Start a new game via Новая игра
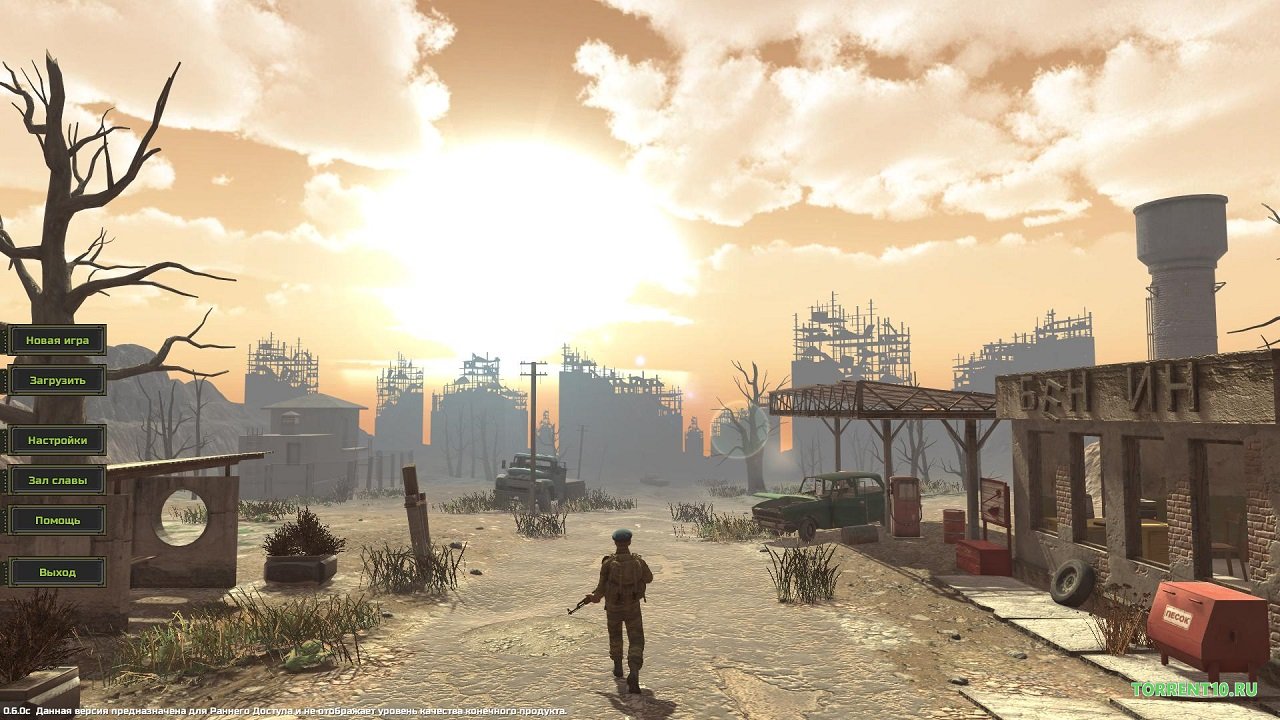 tap(57, 340)
